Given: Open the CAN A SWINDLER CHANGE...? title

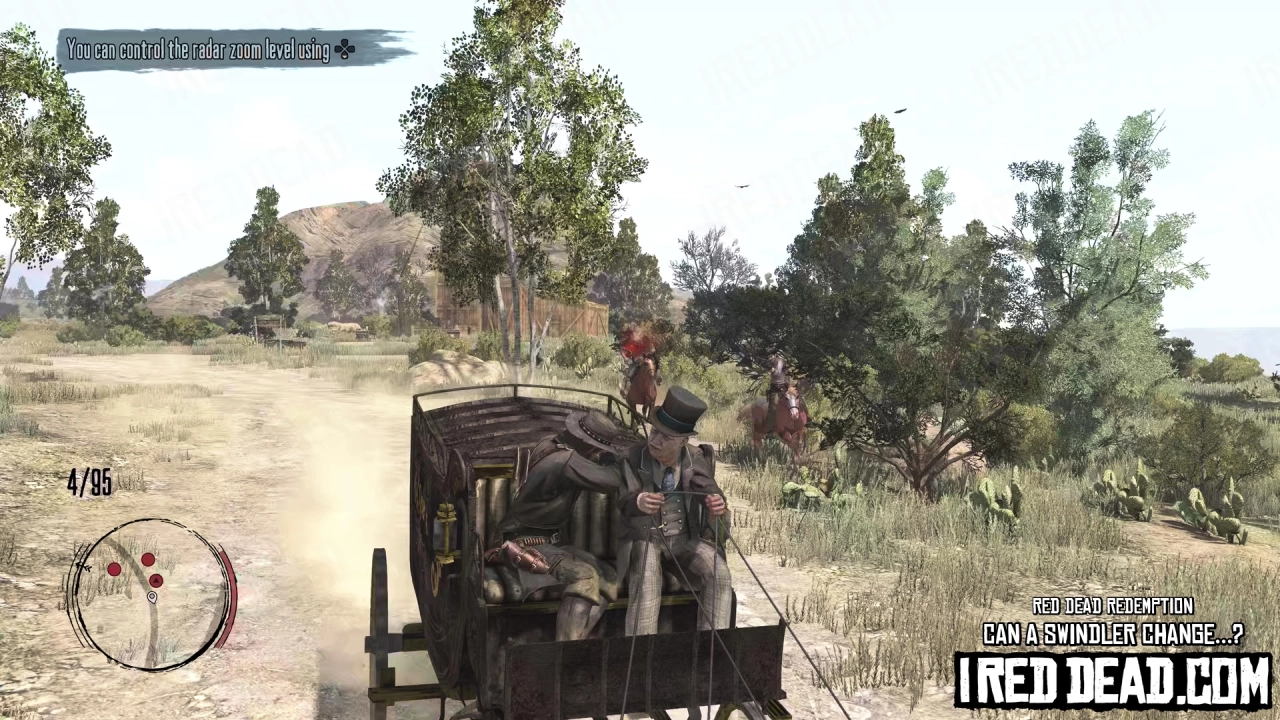Looking at the screenshot, I should [1113, 633].
